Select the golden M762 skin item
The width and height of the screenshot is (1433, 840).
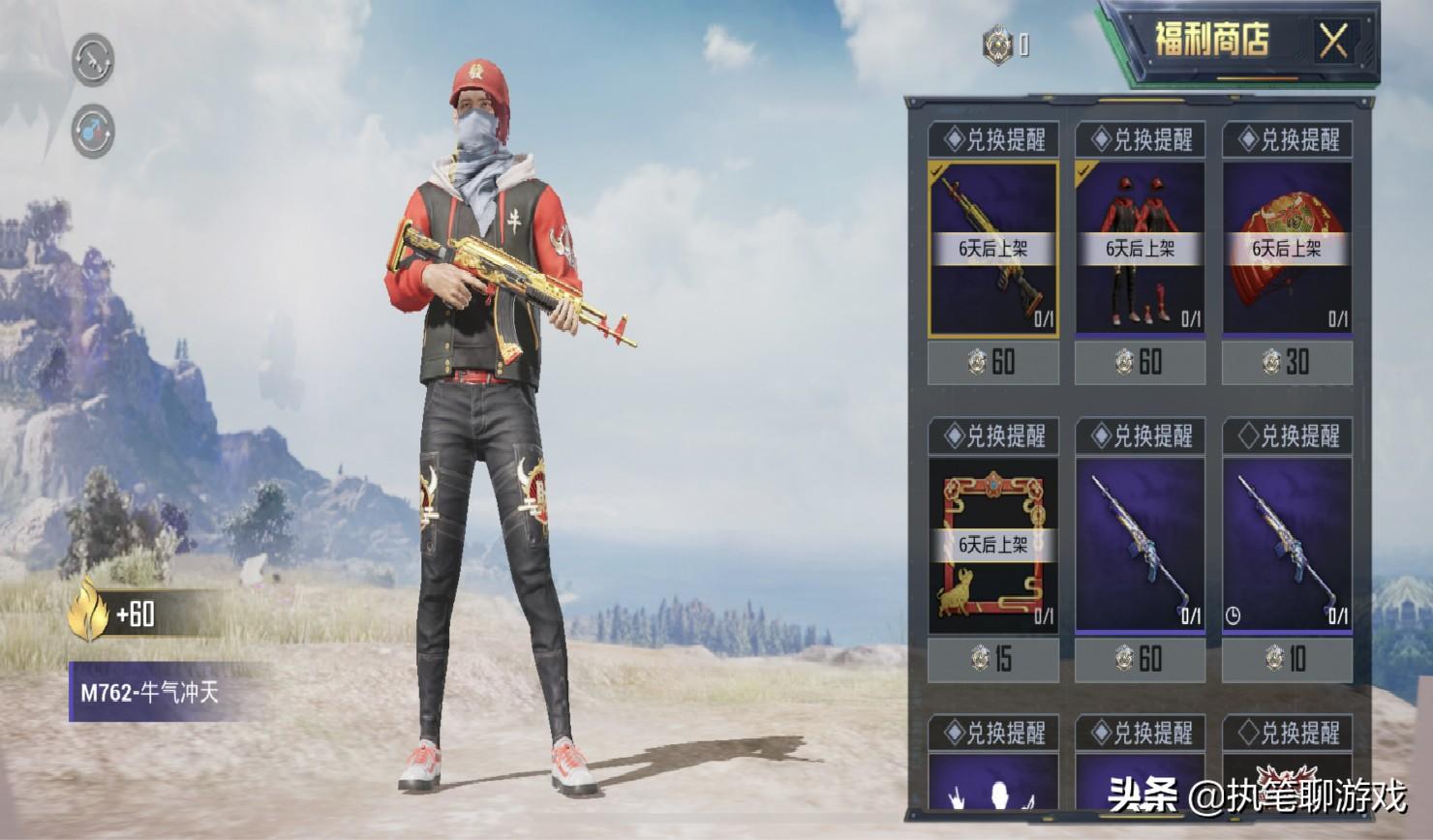tap(992, 249)
